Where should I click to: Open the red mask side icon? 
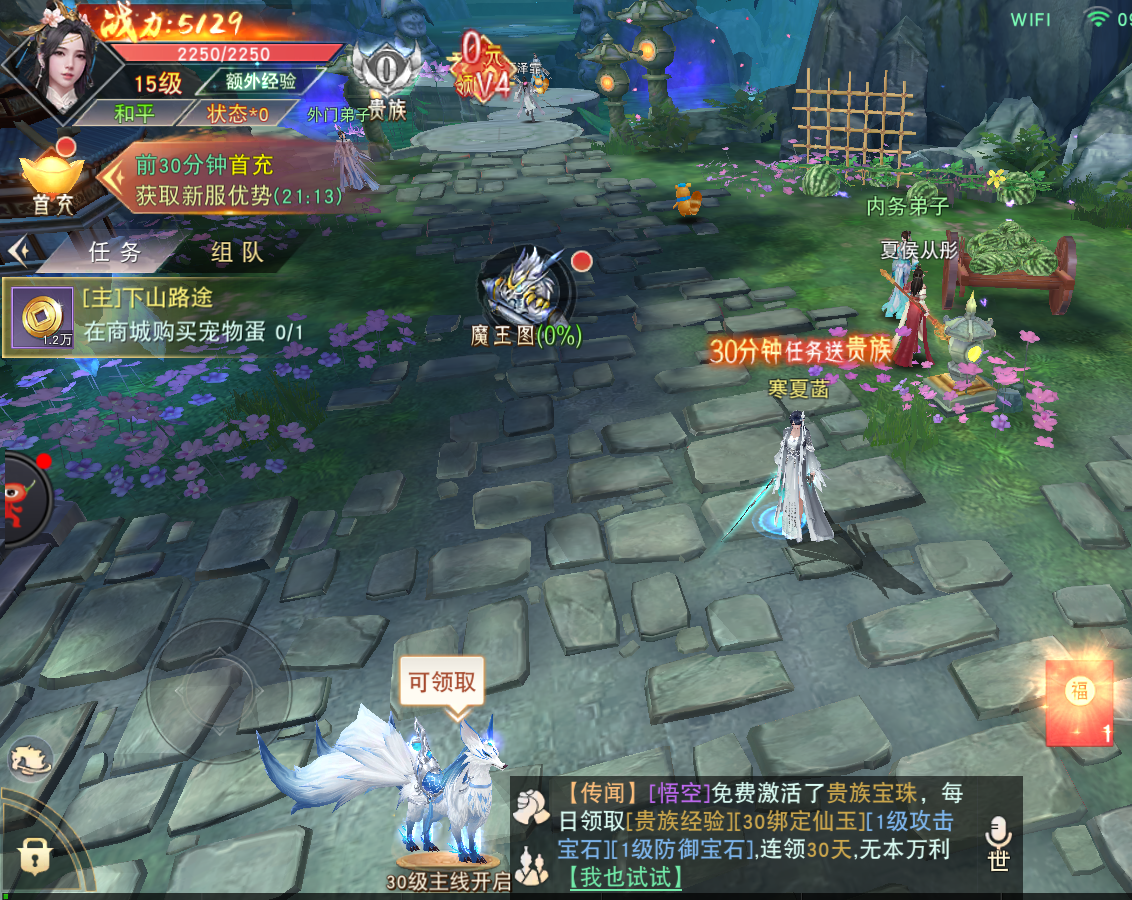(x=22, y=497)
